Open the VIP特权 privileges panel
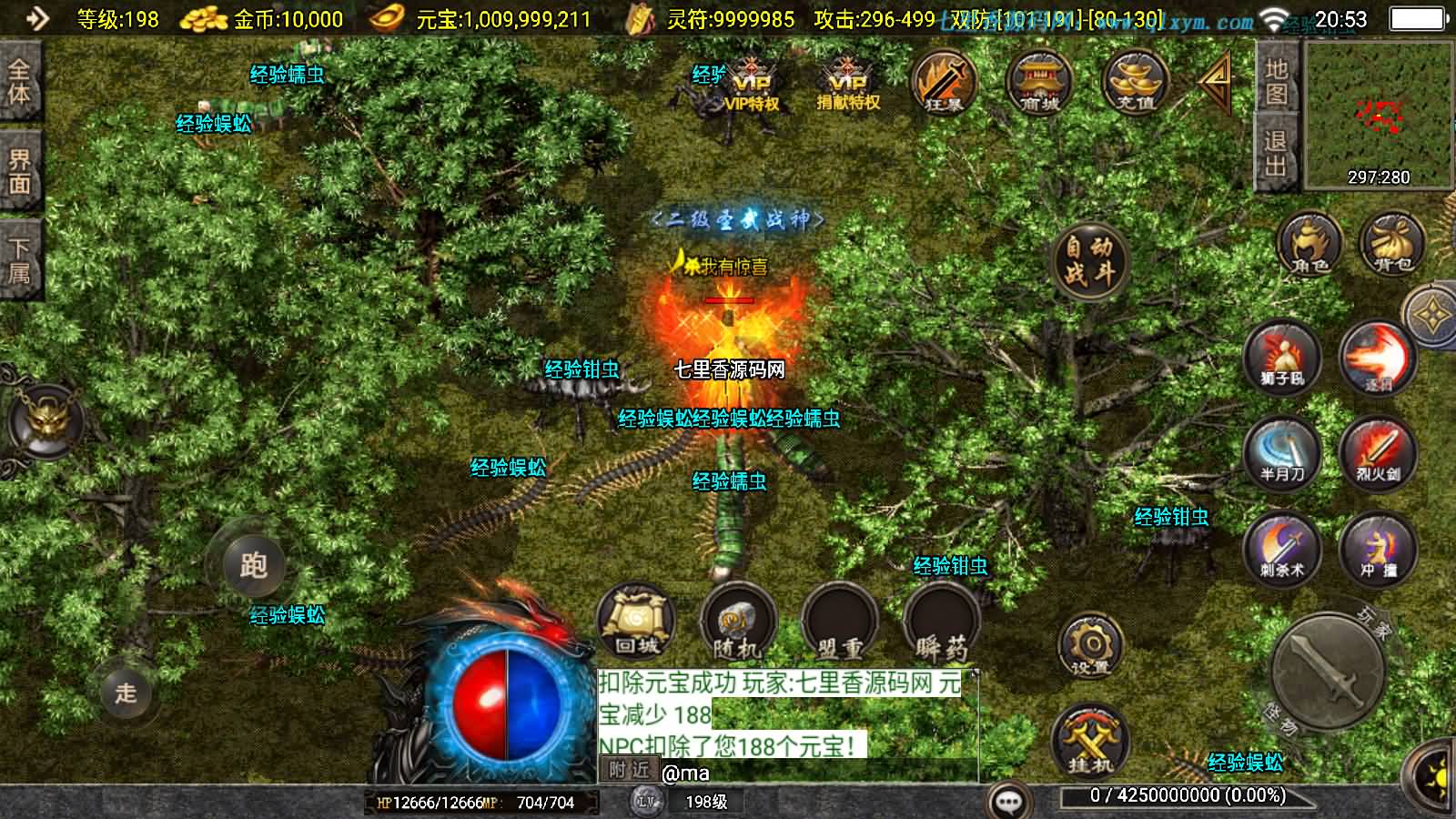 [x=752, y=85]
